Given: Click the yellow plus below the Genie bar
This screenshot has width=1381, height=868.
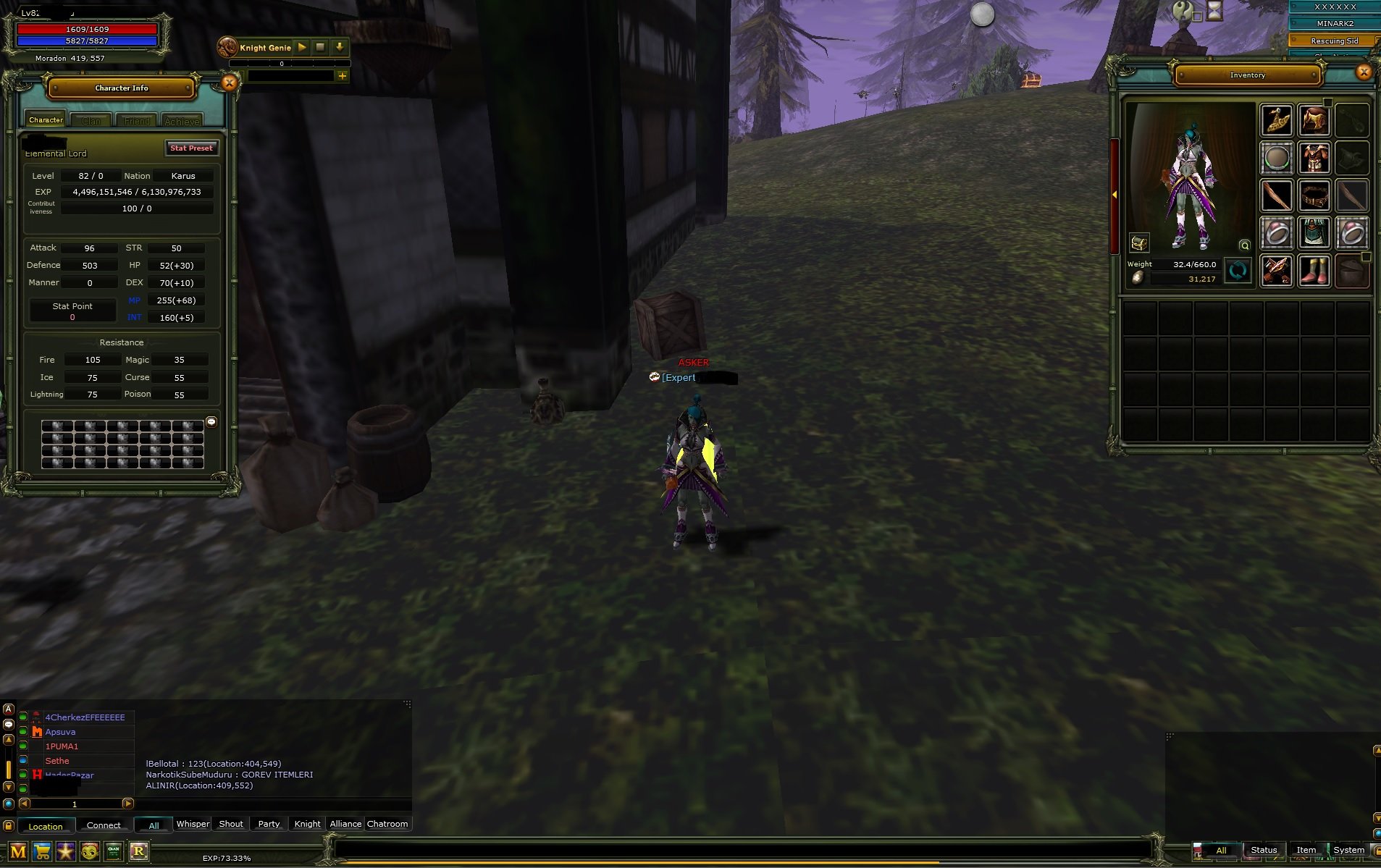Looking at the screenshot, I should (343, 75).
